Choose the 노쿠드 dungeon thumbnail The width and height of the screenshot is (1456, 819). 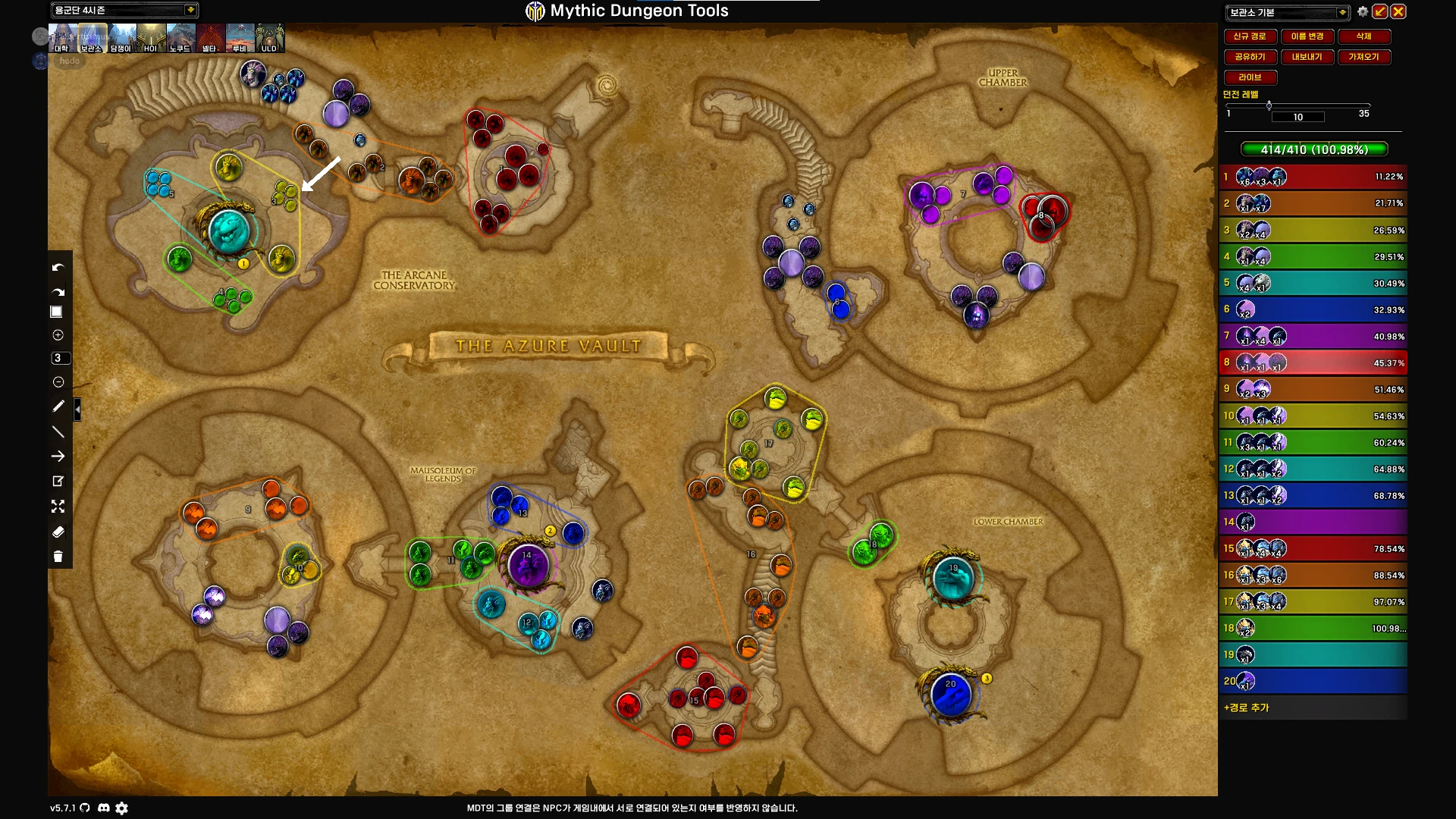pyautogui.click(x=180, y=38)
